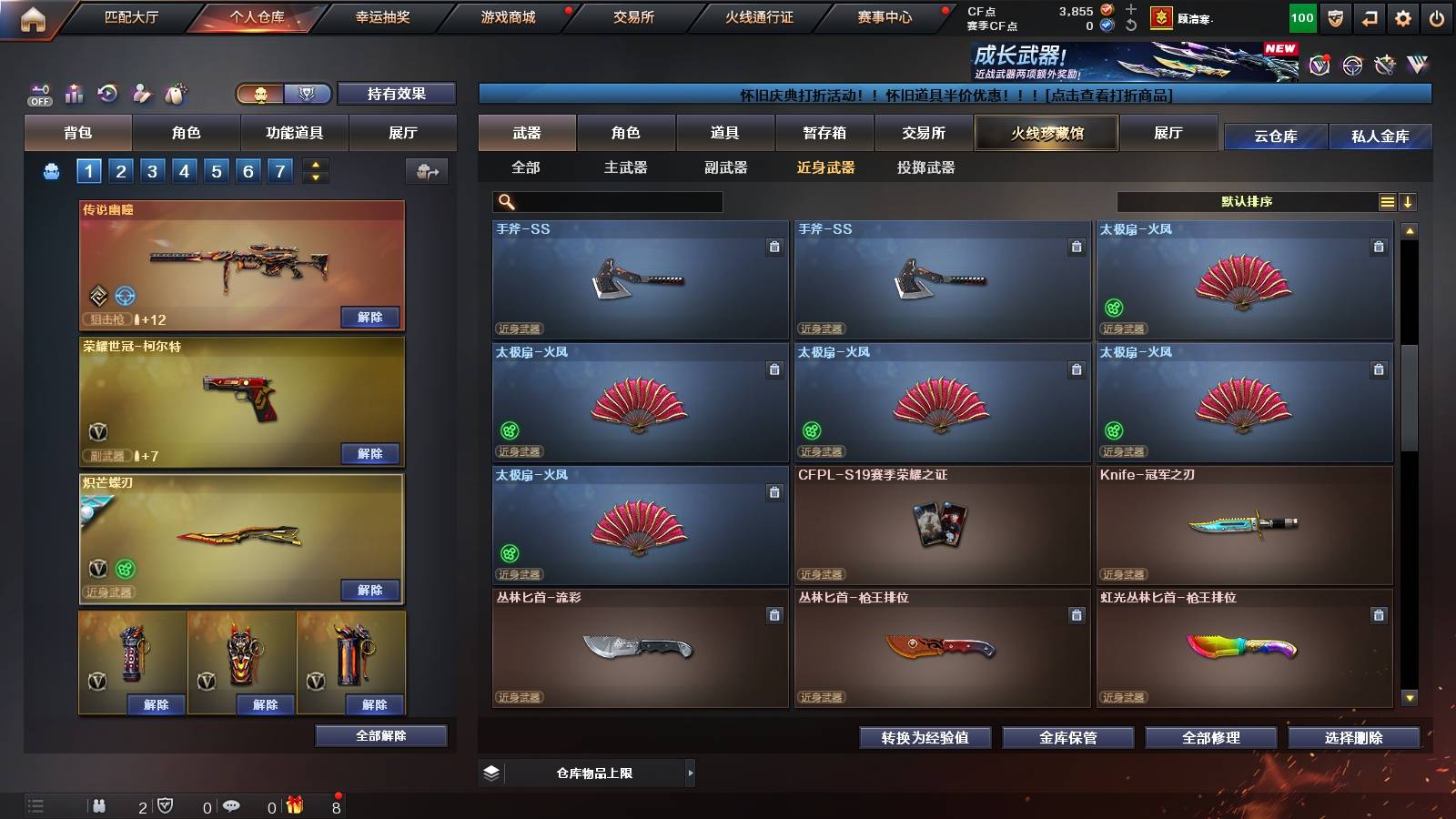This screenshot has width=1456, height=819.
Task: Click the return arrow icon near settings
Action: (1368, 16)
